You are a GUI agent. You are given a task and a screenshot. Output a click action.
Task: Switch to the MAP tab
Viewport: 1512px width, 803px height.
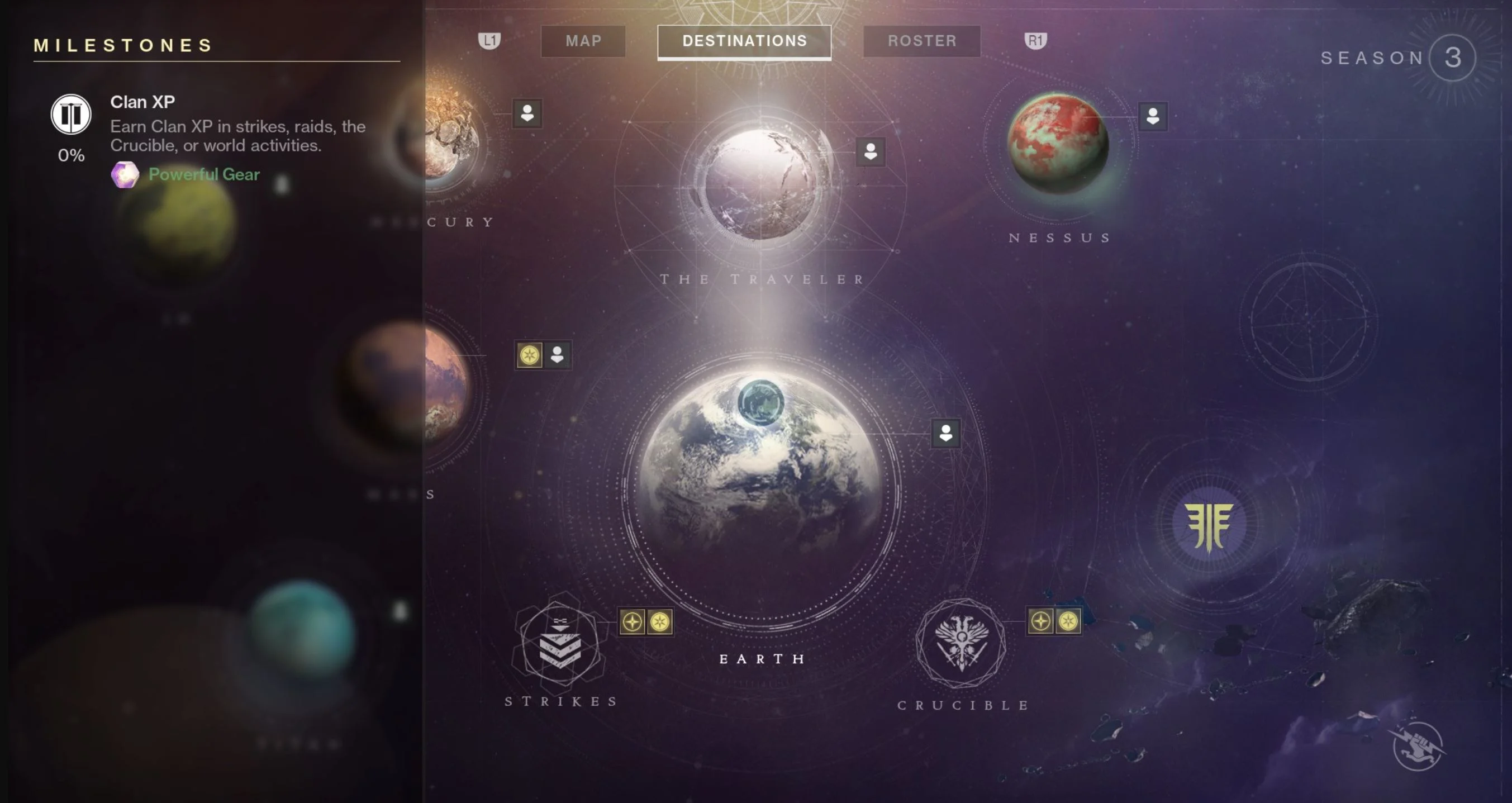click(x=582, y=40)
